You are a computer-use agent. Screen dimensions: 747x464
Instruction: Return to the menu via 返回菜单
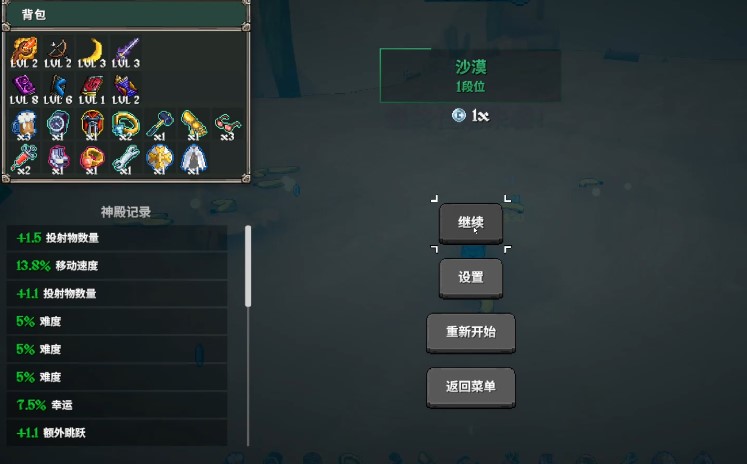tap(471, 386)
